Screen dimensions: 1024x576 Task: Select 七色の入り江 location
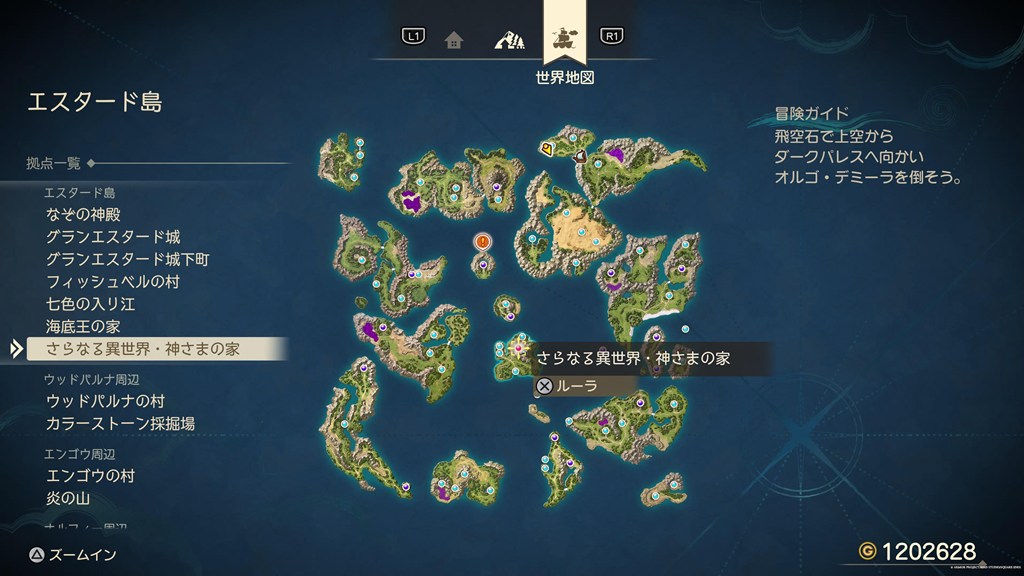90,304
